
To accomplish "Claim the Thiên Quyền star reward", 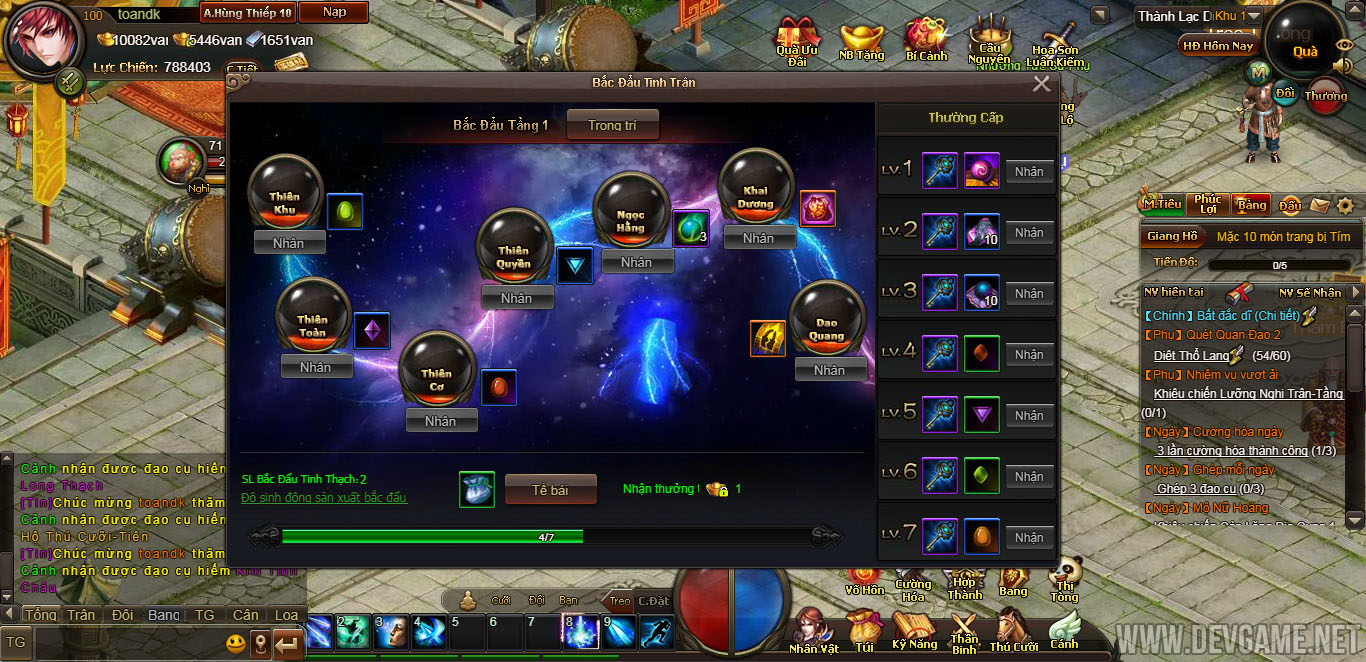I will coord(516,298).
